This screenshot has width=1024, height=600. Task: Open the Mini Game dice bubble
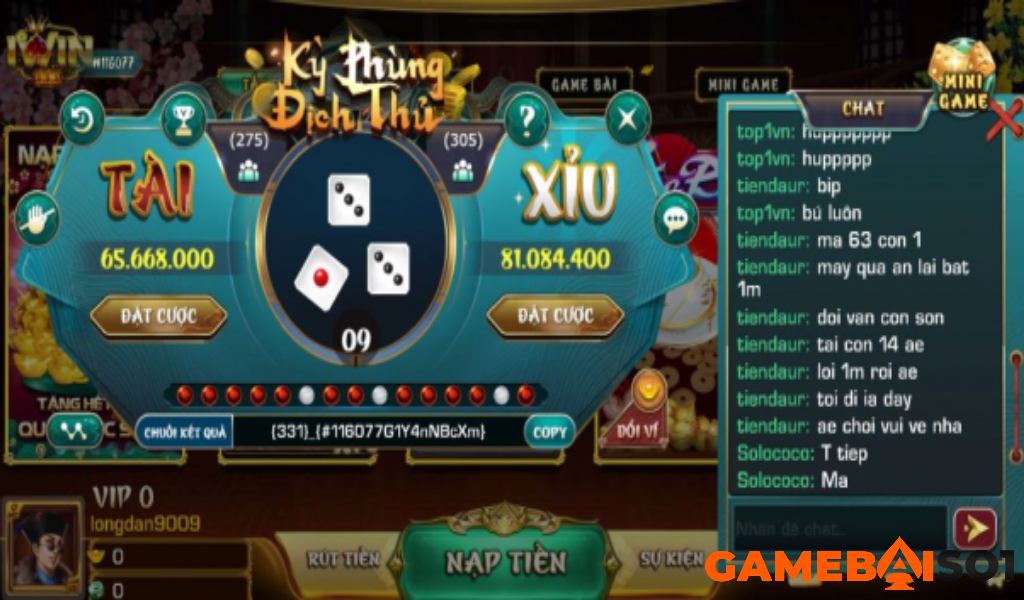coord(962,75)
